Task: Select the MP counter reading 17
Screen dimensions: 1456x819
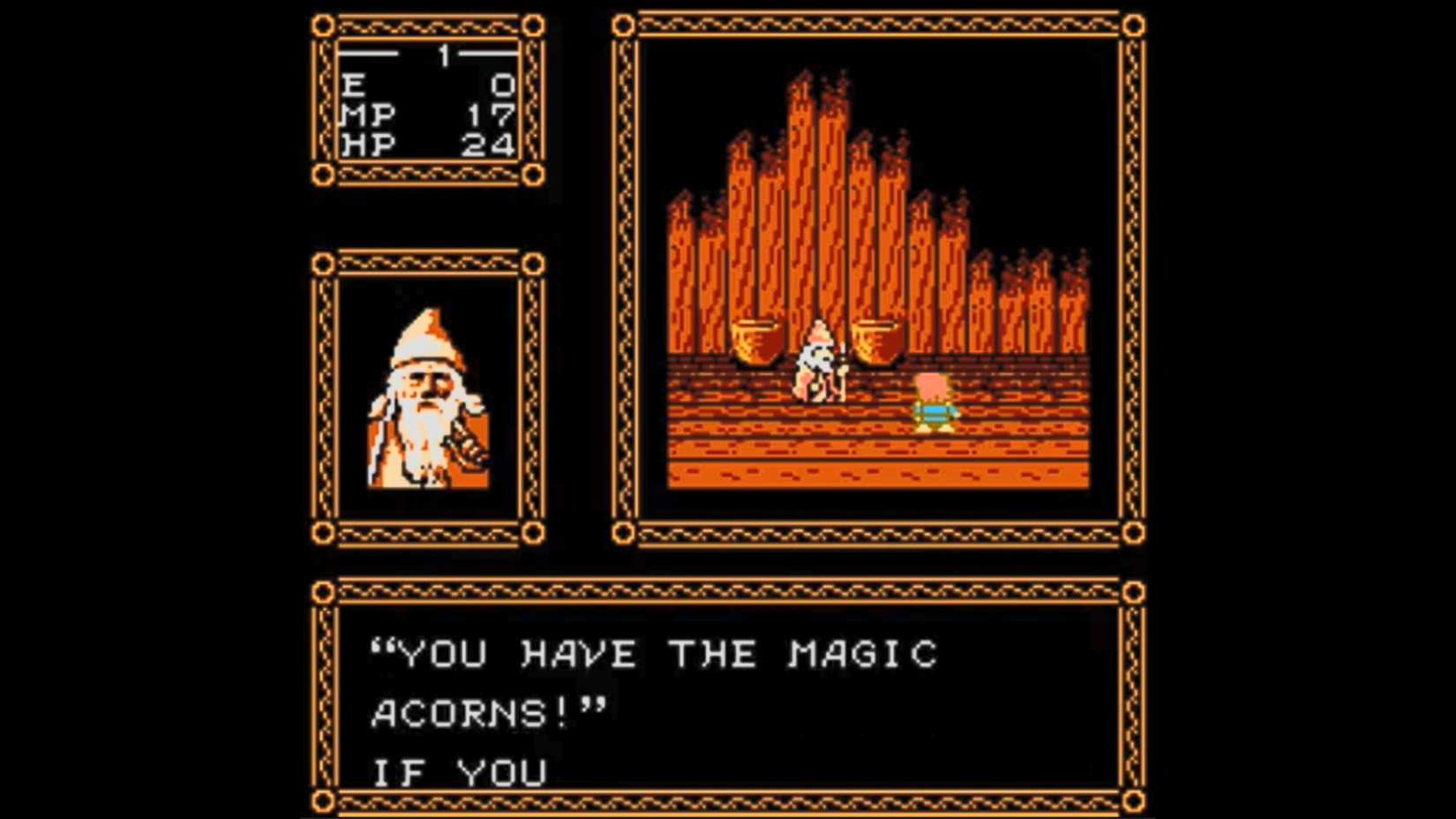Action: click(x=490, y=116)
